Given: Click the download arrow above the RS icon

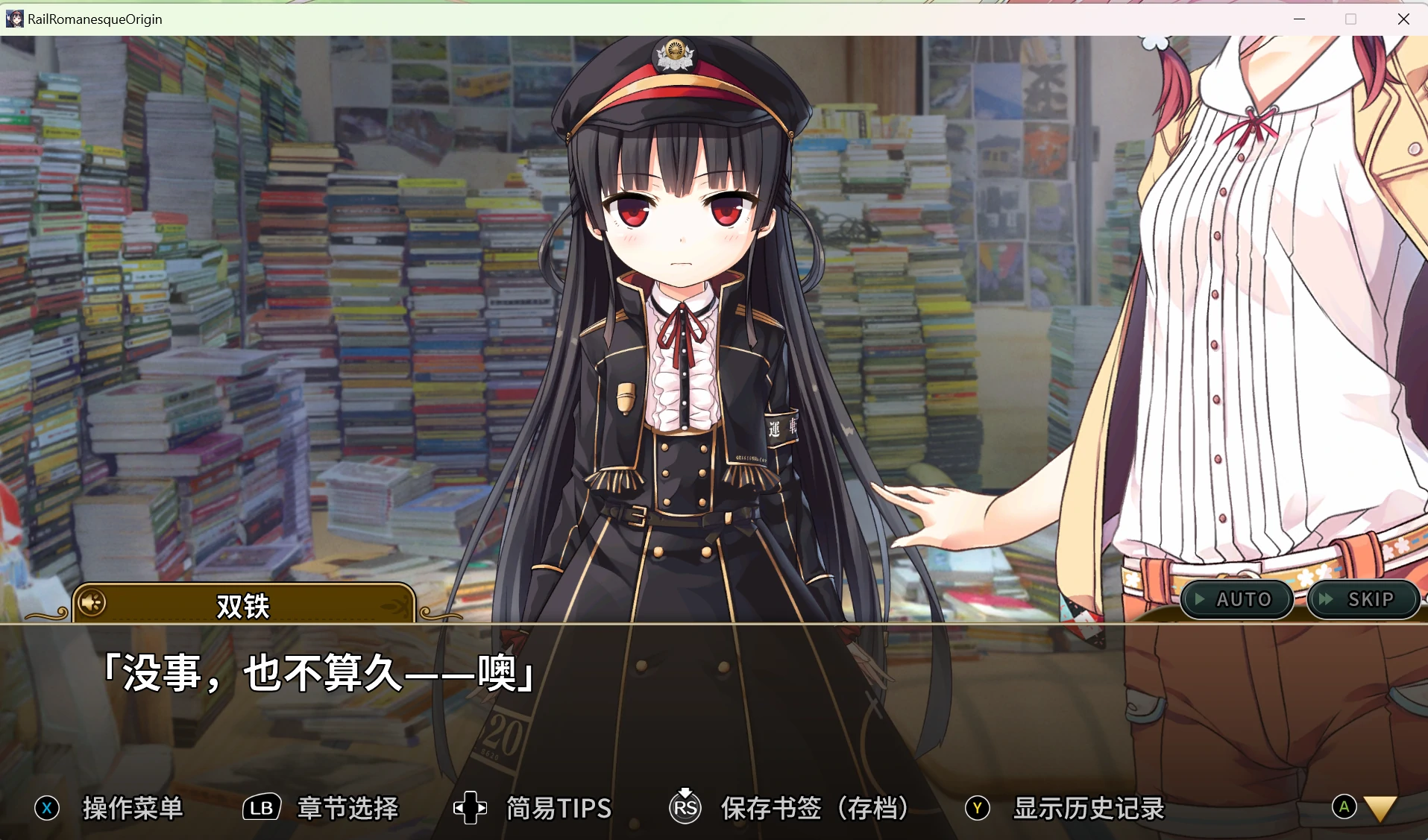Looking at the screenshot, I should point(685,792).
